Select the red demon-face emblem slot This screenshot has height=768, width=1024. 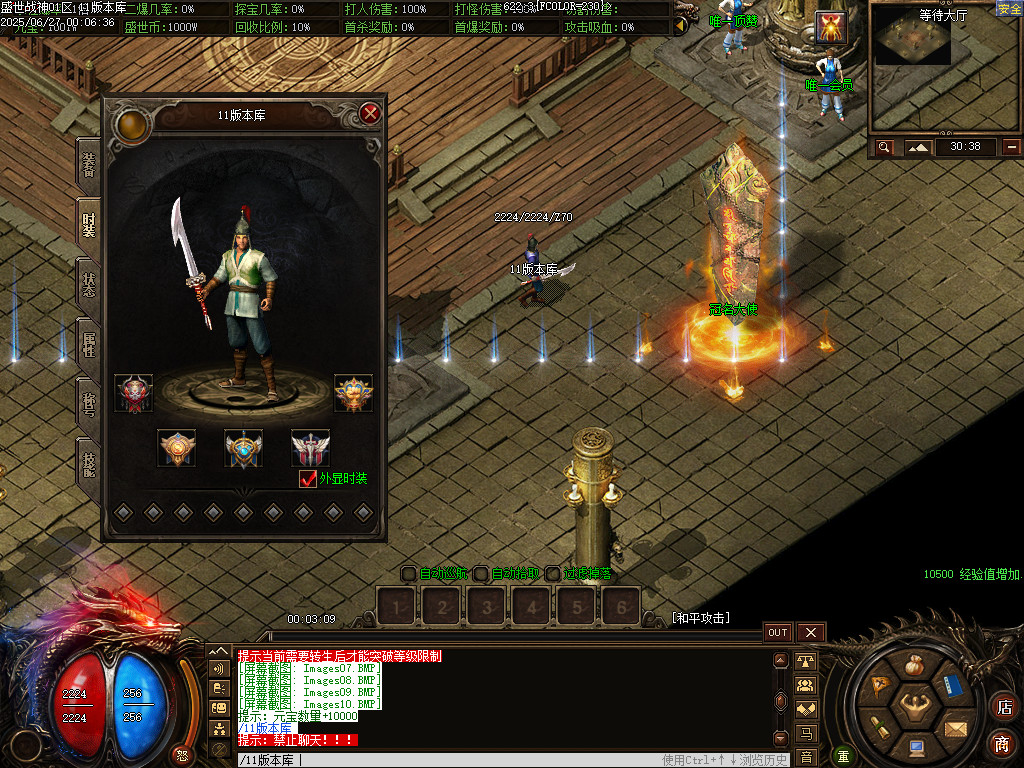[134, 393]
